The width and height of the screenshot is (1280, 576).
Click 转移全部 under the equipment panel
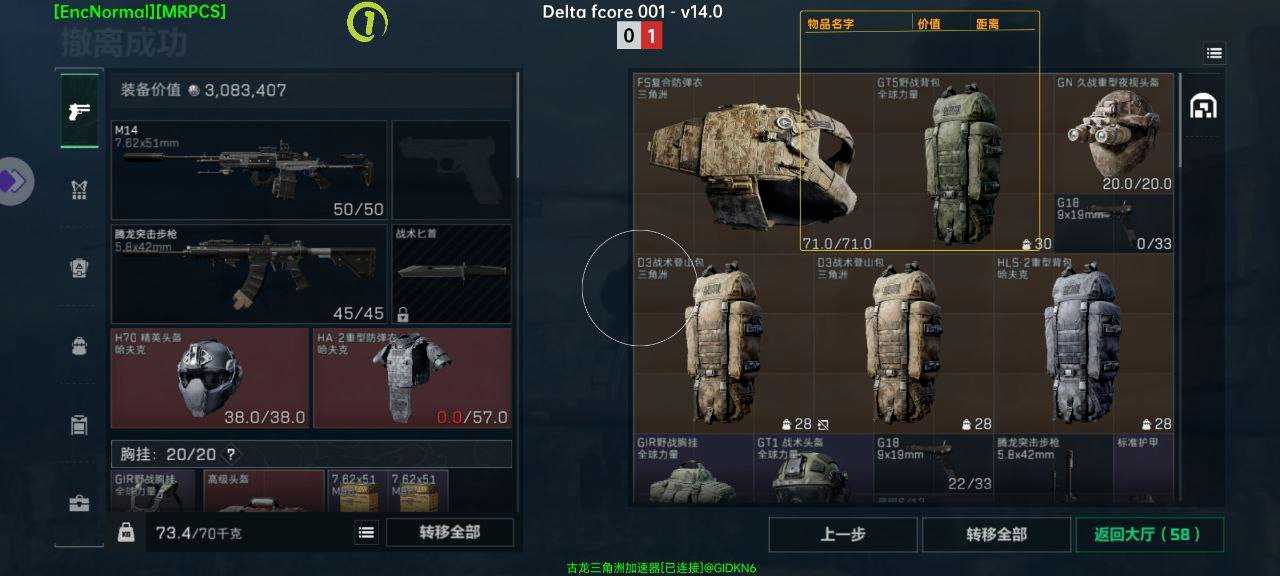click(x=450, y=532)
